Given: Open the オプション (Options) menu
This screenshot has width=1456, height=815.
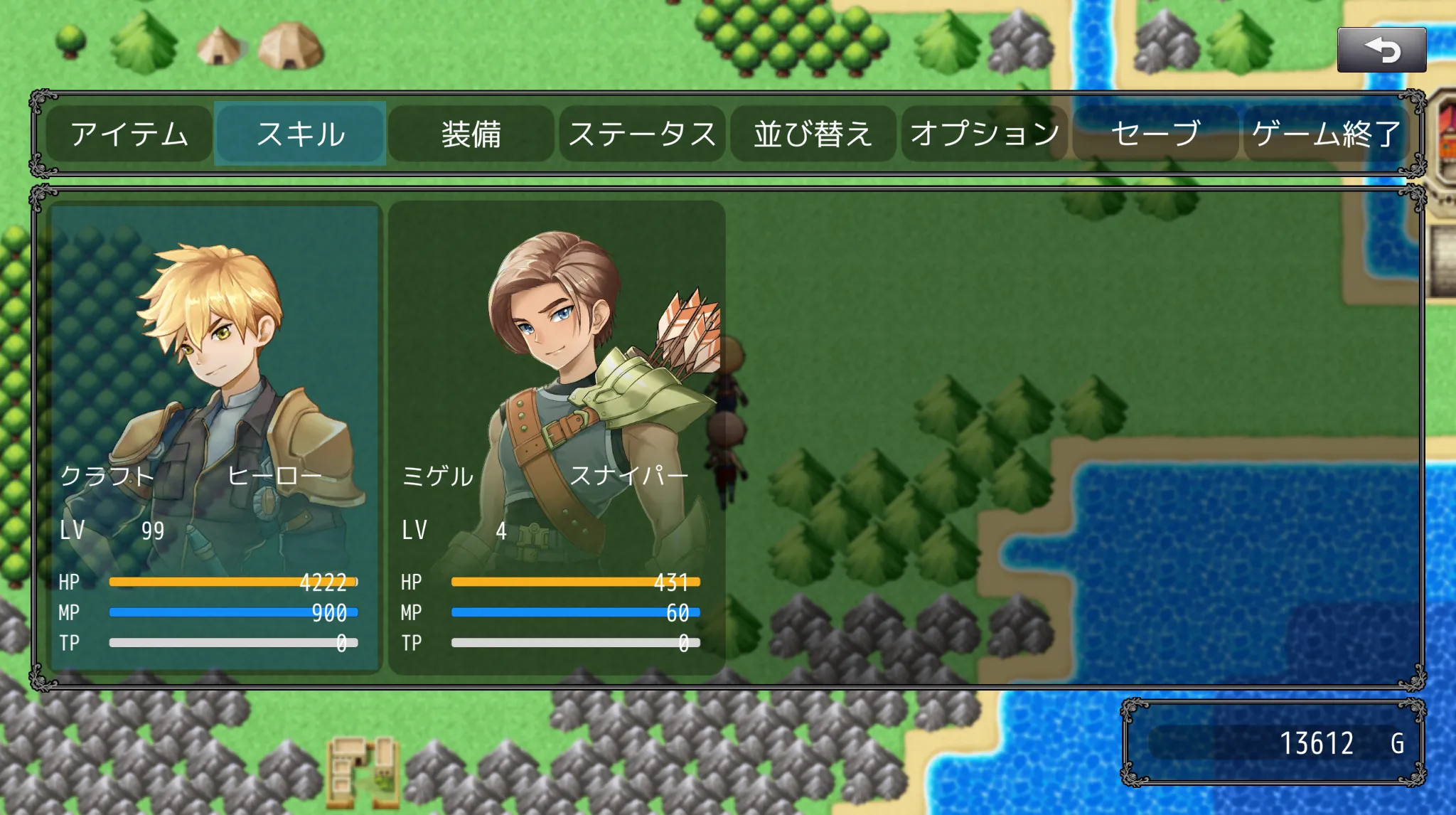Looking at the screenshot, I should click(x=985, y=134).
